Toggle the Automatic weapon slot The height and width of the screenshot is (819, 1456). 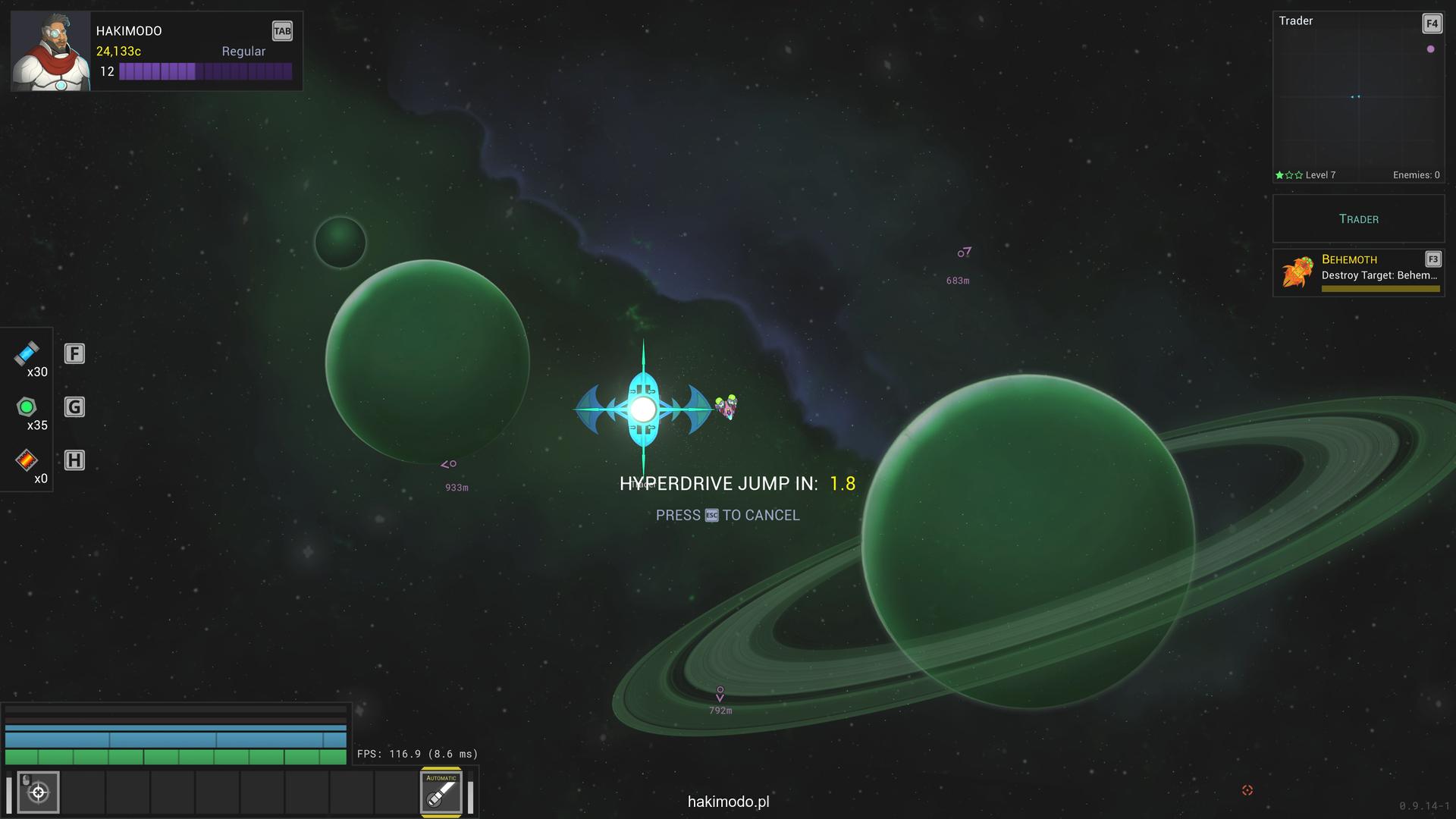[441, 792]
